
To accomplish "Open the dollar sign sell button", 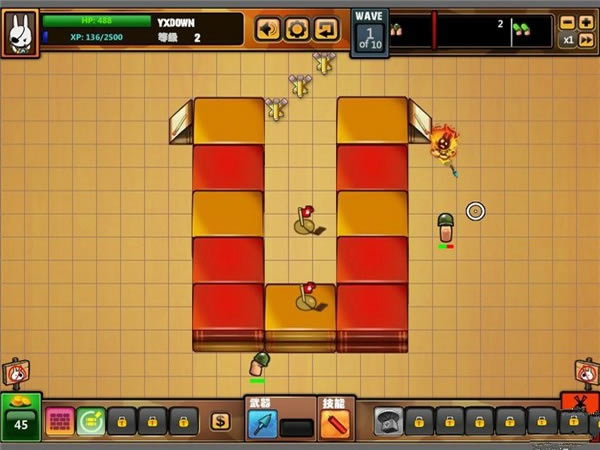I will coord(220,421).
